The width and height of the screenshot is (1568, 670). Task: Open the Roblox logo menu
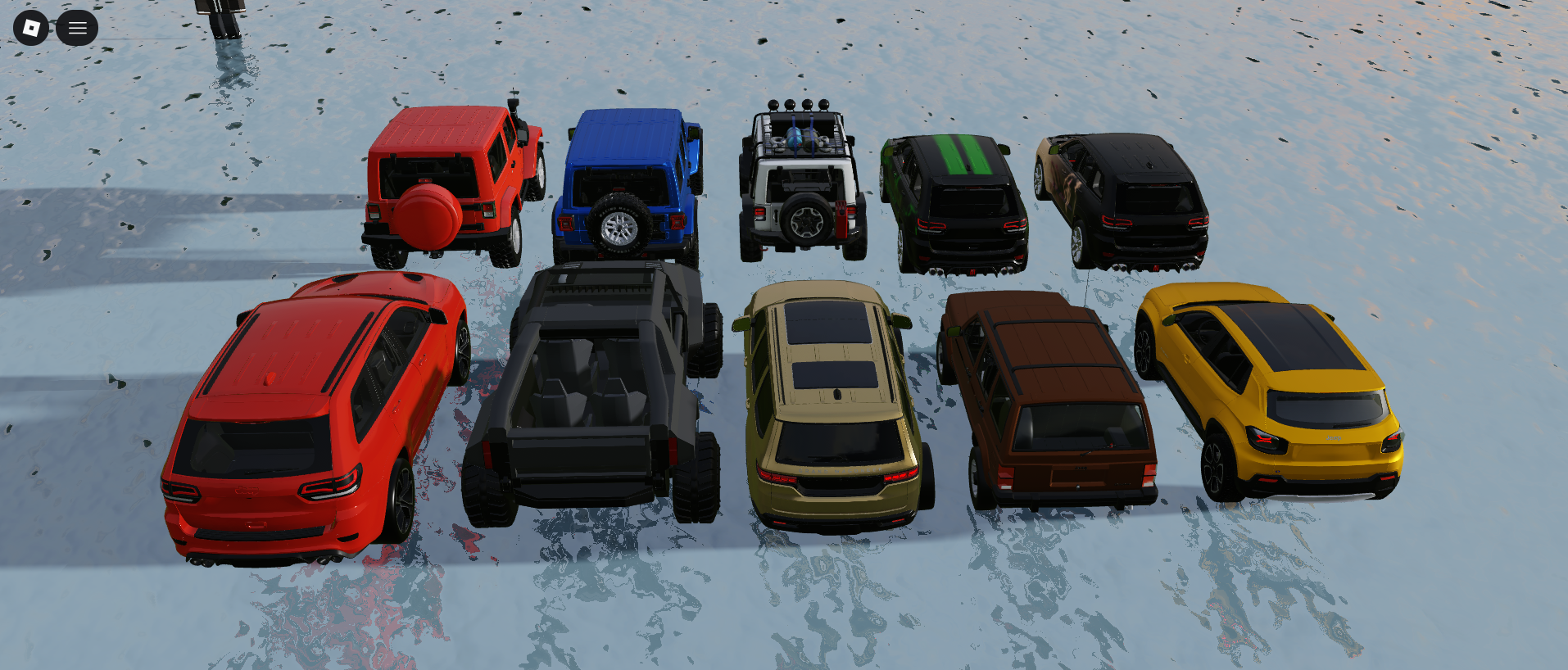coord(31,28)
